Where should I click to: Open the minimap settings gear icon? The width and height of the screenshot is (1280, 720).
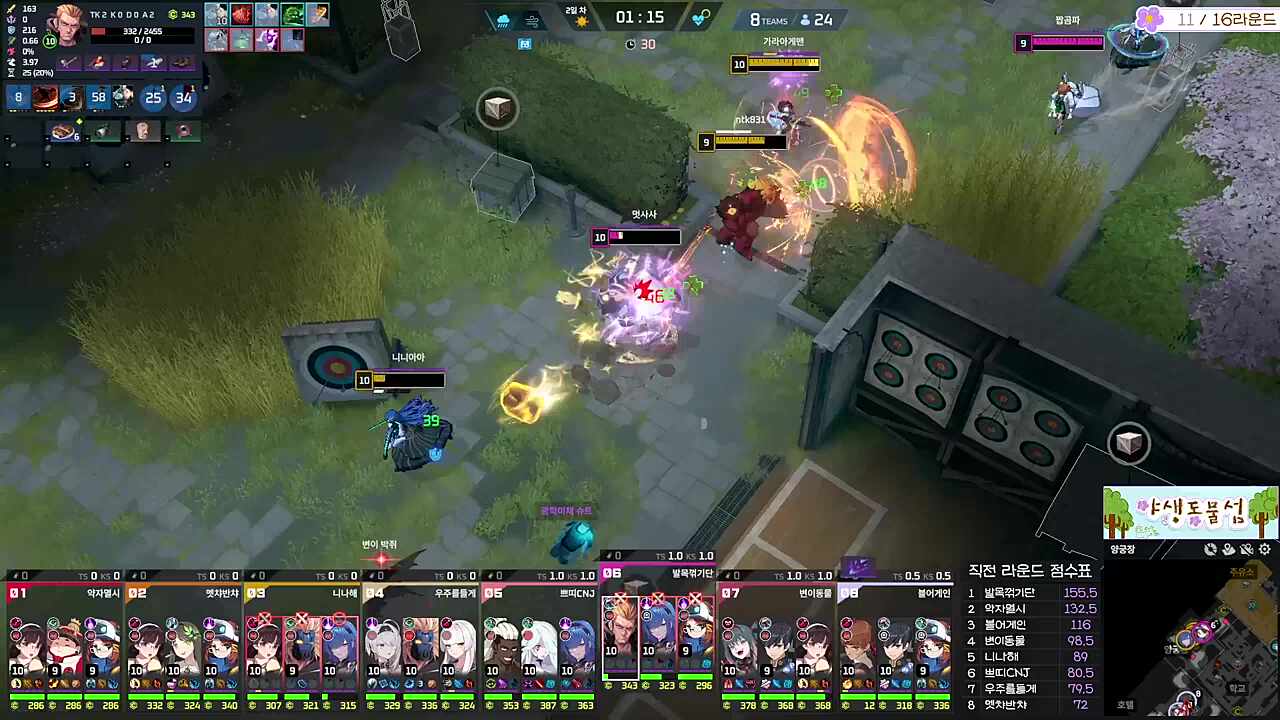point(1264,549)
